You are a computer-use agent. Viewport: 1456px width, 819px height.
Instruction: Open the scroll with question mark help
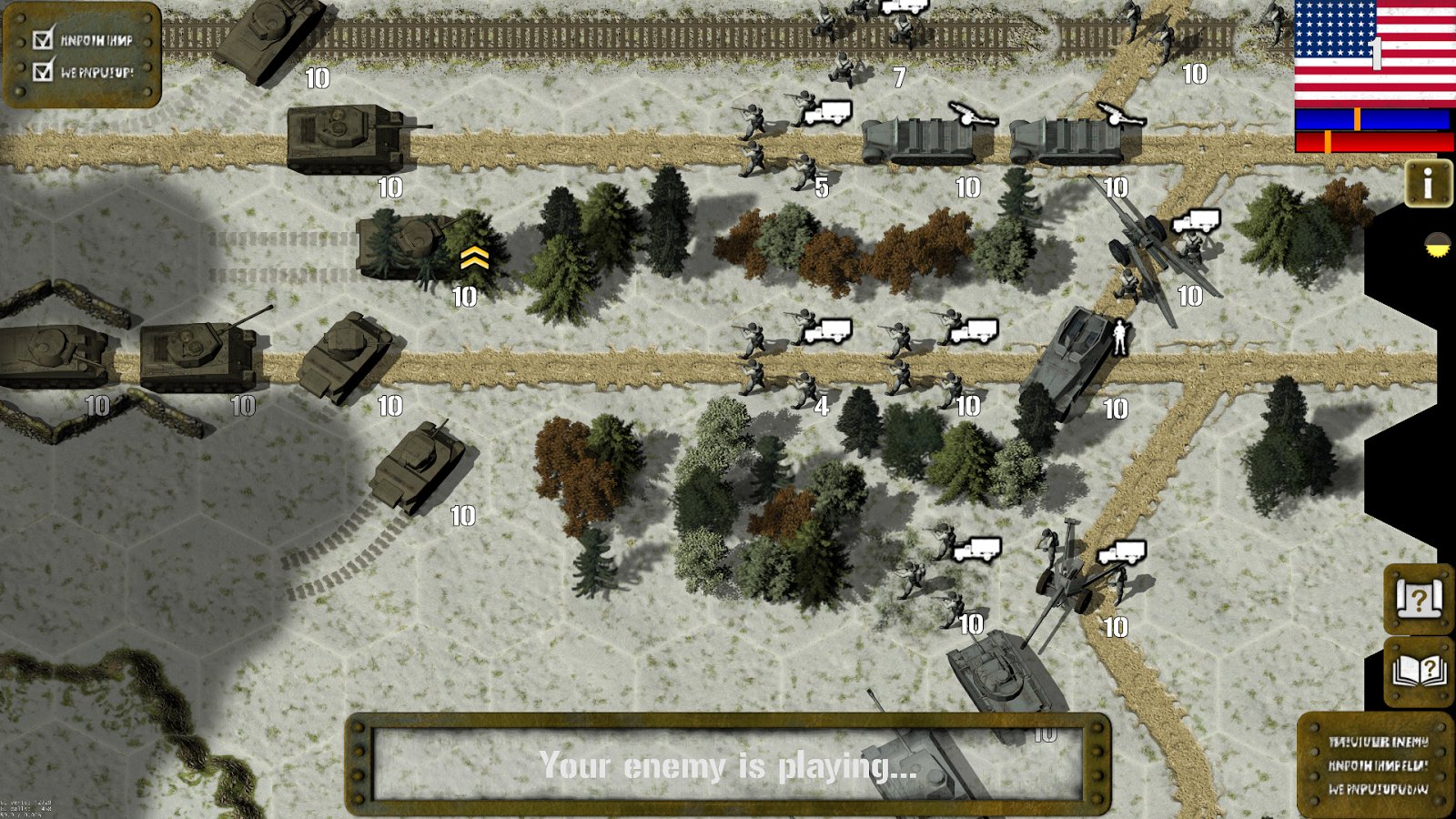(x=1418, y=598)
